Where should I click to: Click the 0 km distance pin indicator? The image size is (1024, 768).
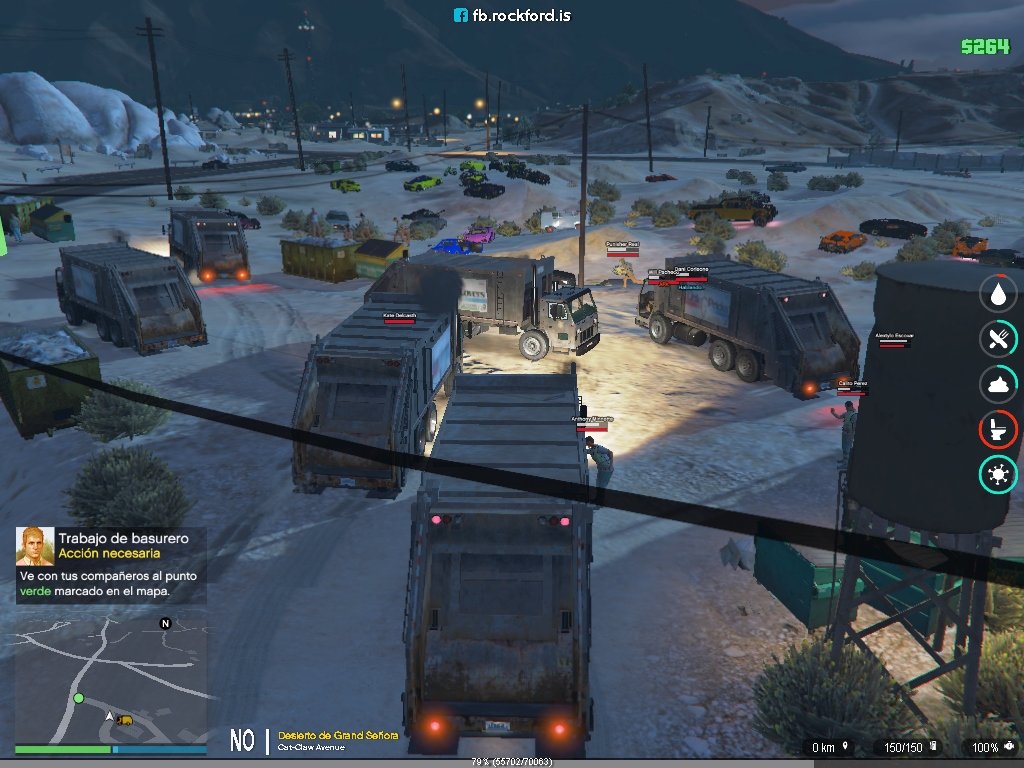pyautogui.click(x=830, y=747)
